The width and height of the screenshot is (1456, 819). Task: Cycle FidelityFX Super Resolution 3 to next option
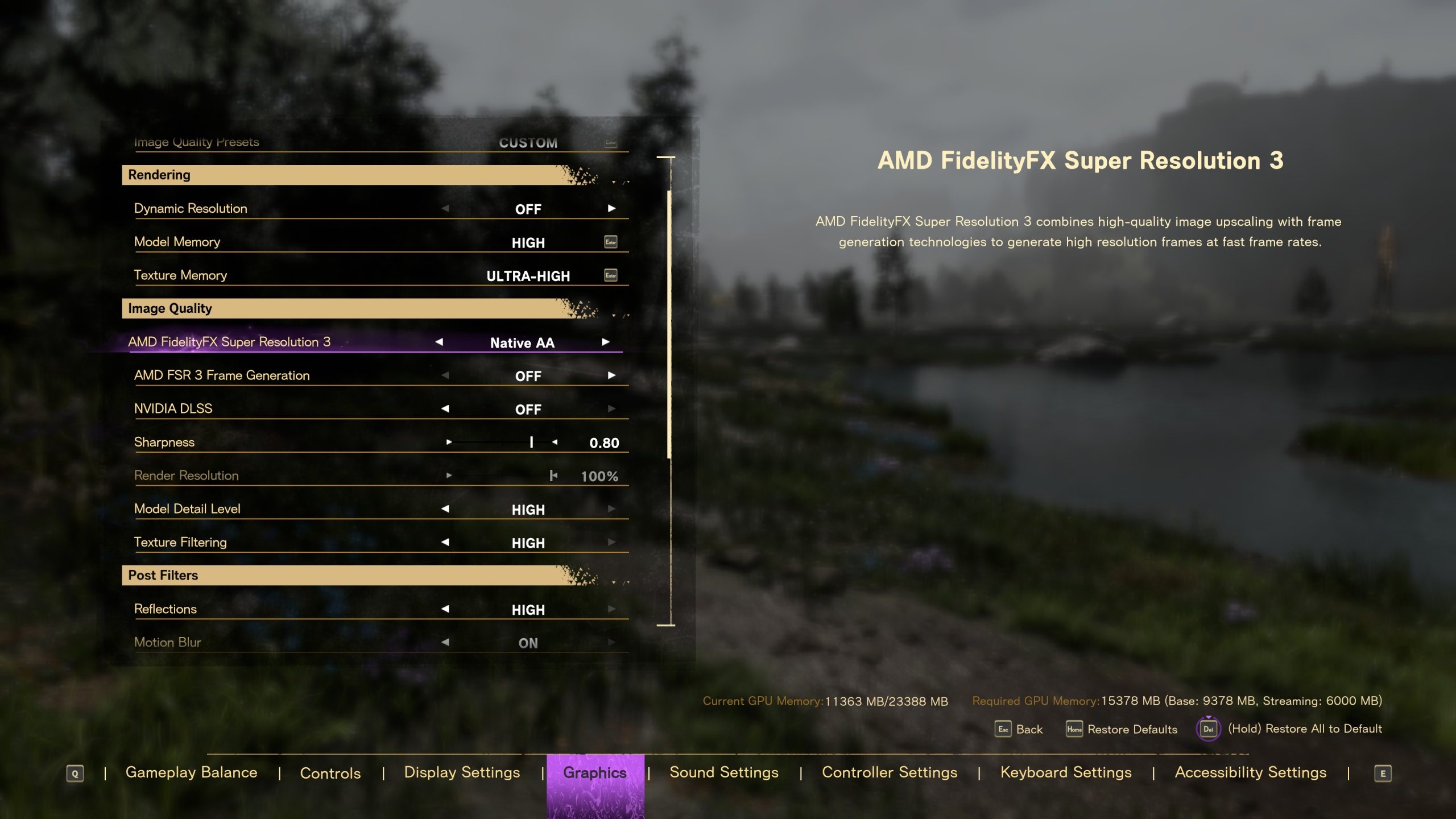[x=605, y=342]
